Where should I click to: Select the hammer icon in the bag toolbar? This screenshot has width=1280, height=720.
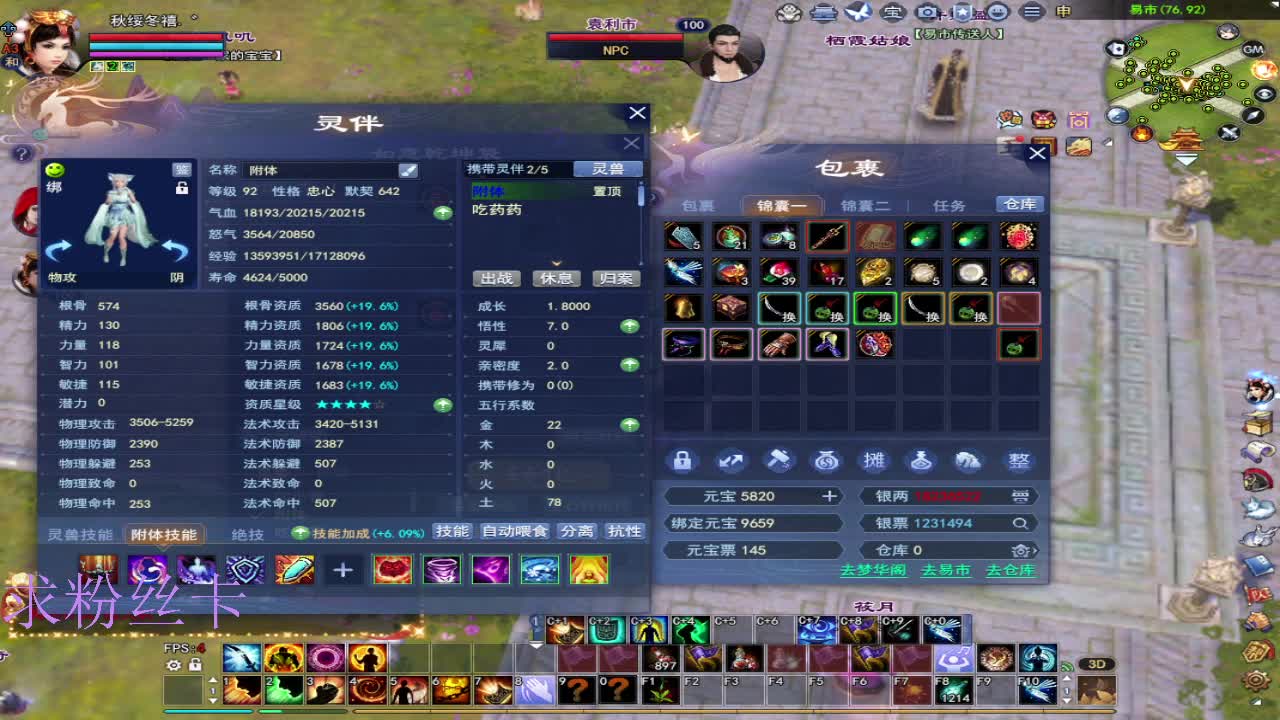click(779, 461)
